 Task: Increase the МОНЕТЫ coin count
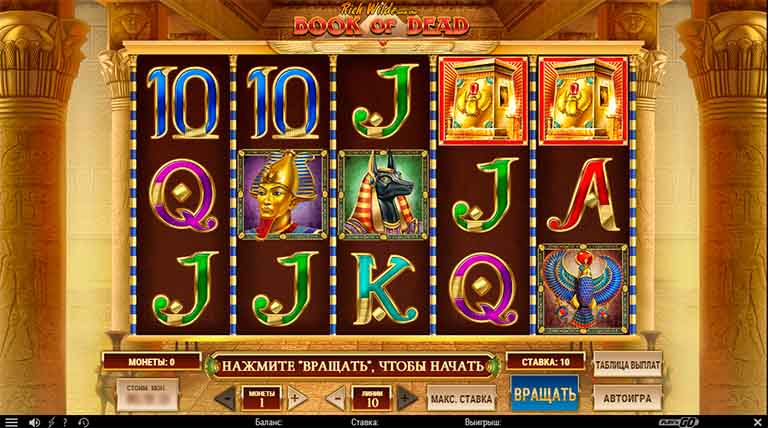296,397
